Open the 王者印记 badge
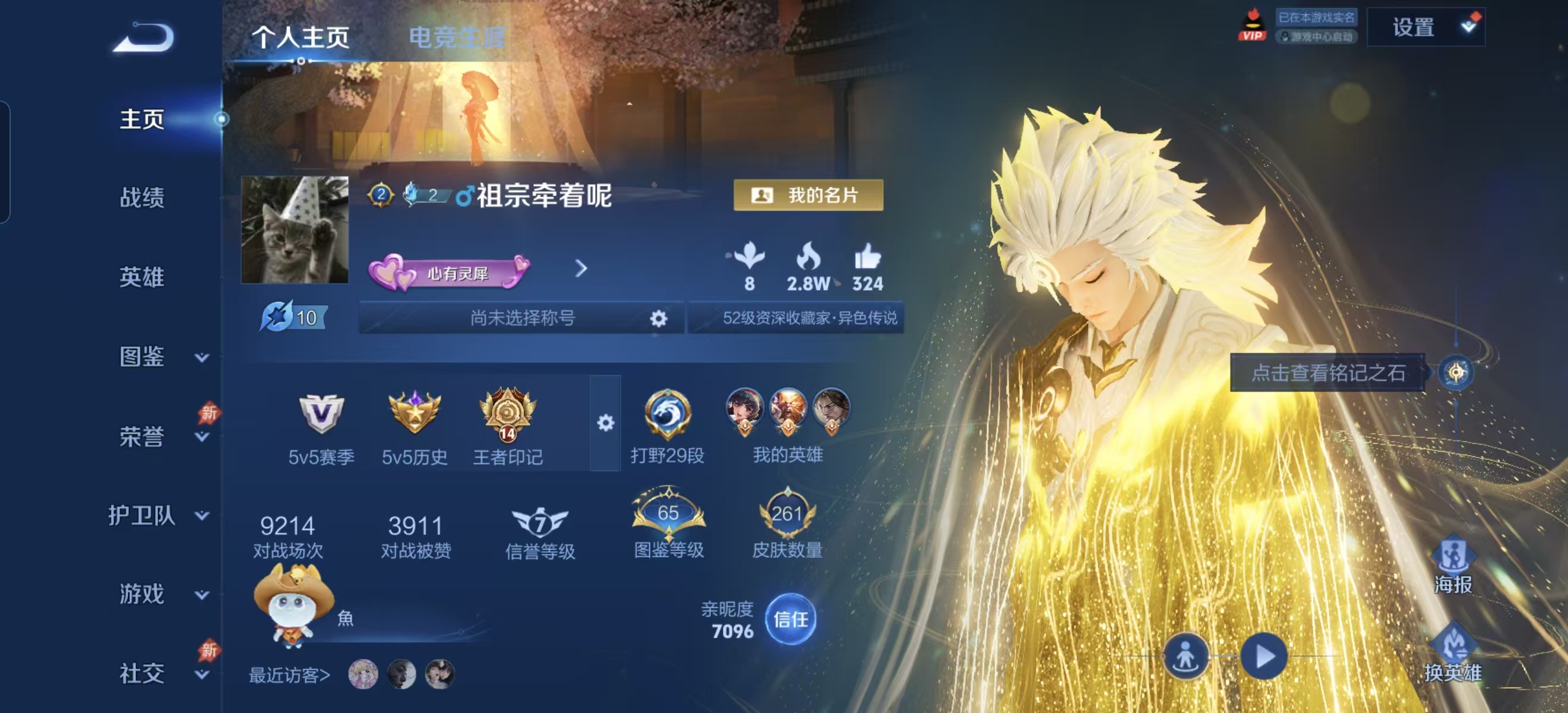 pyautogui.click(x=507, y=426)
